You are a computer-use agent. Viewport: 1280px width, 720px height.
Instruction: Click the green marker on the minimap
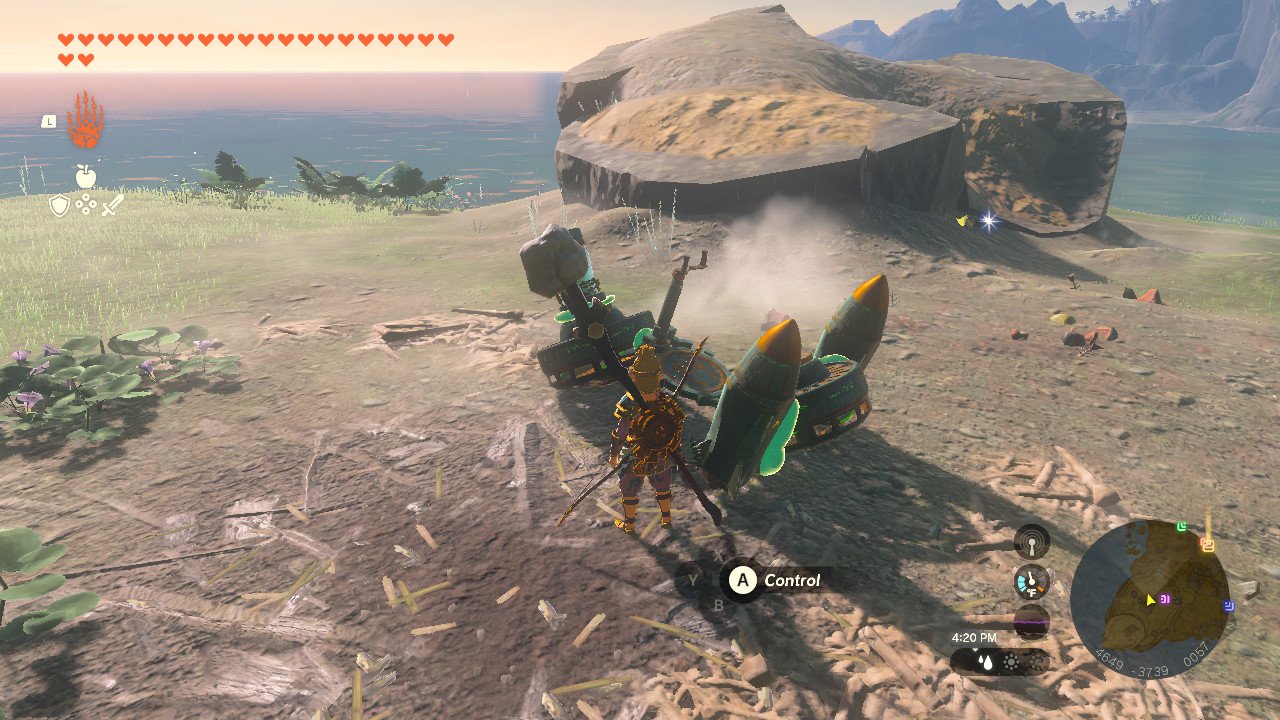tap(1183, 527)
